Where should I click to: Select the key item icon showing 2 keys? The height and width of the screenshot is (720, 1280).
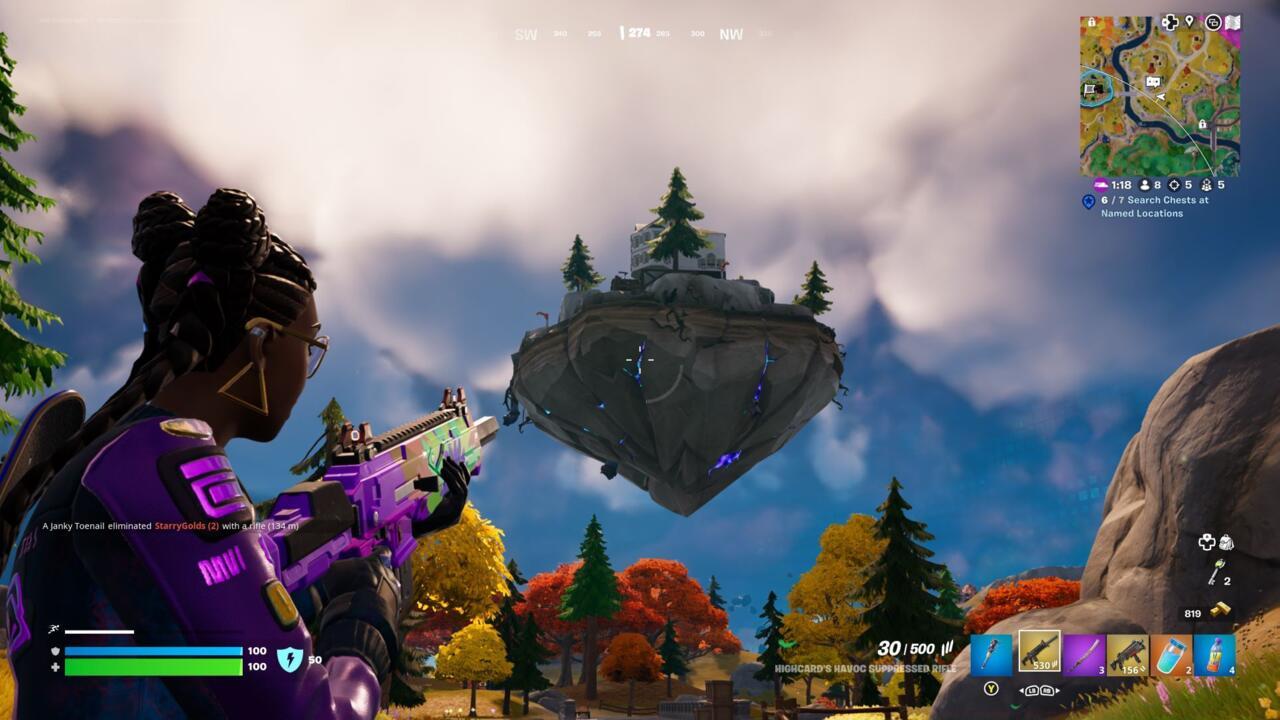coord(1216,573)
